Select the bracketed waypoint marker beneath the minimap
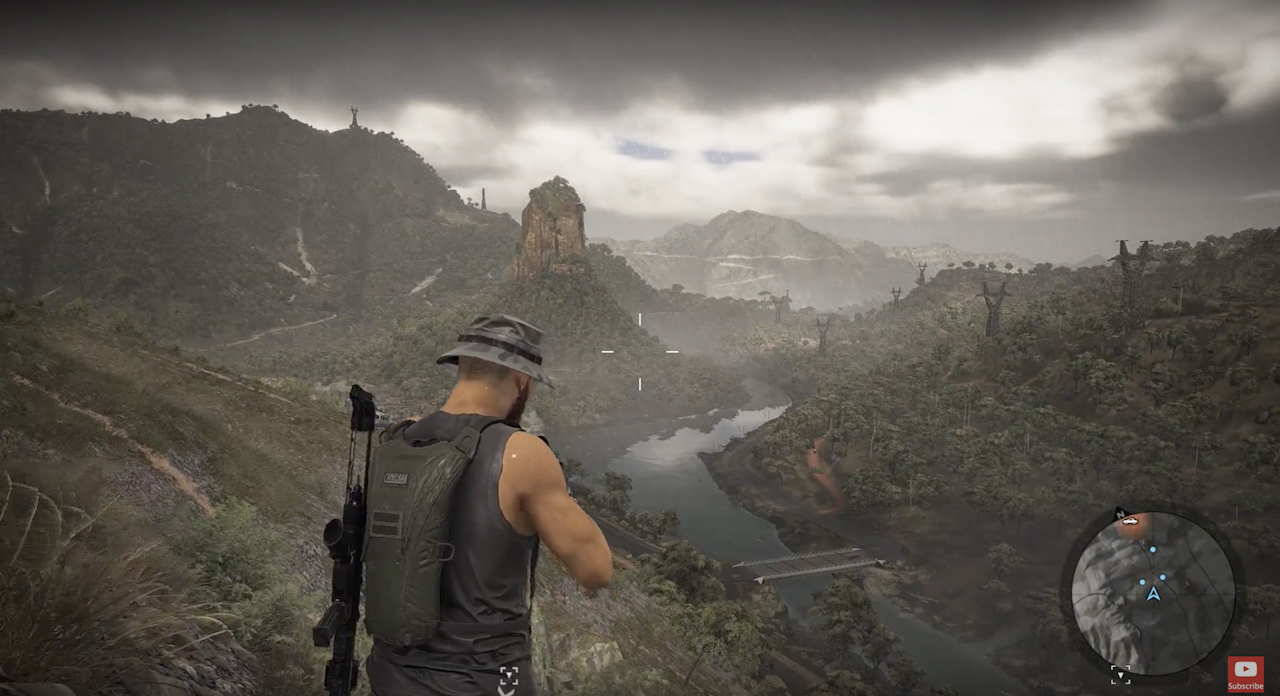Screen dimensions: 1280x696 point(1120,674)
